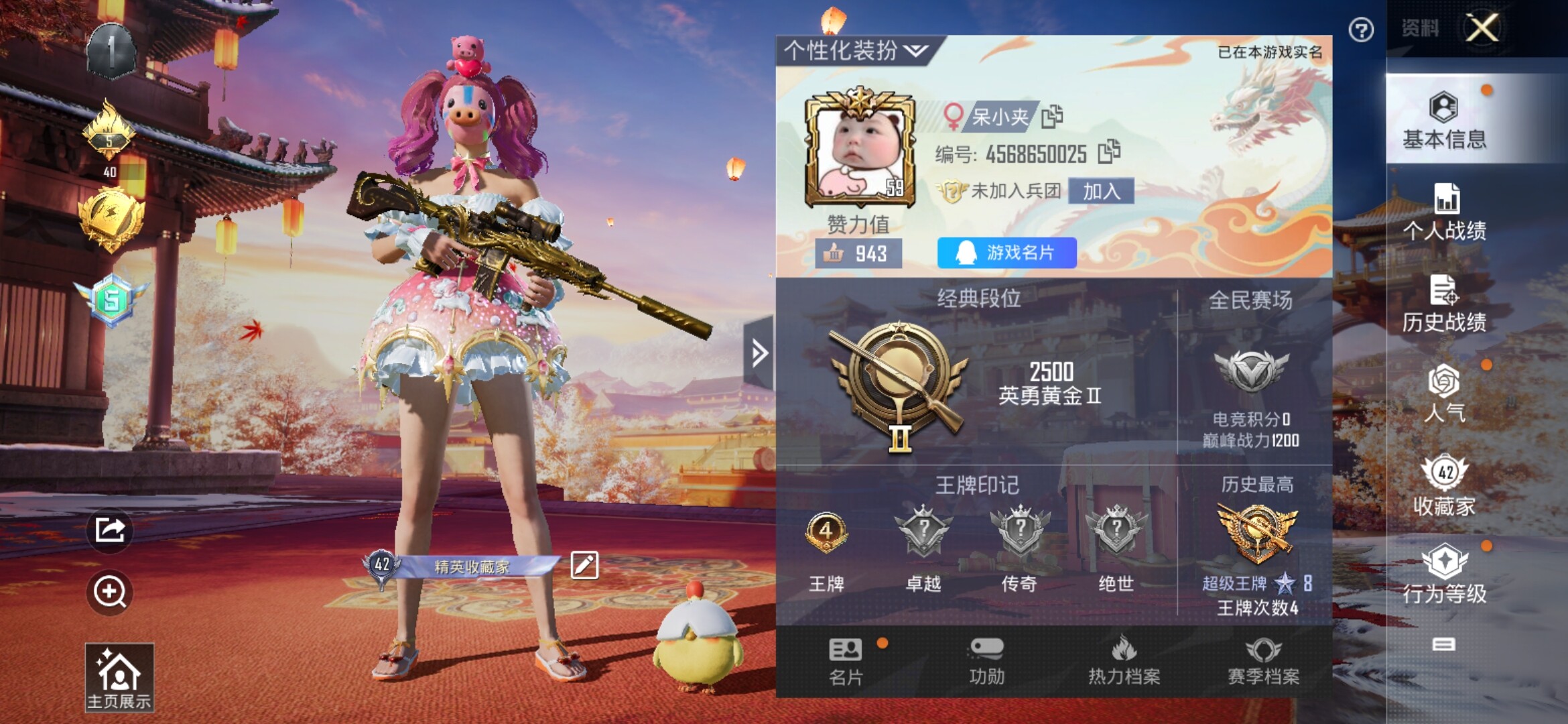The height and width of the screenshot is (724, 1568).
Task: Open the 热力档案 bottom tab
Action: pyautogui.click(x=1124, y=662)
